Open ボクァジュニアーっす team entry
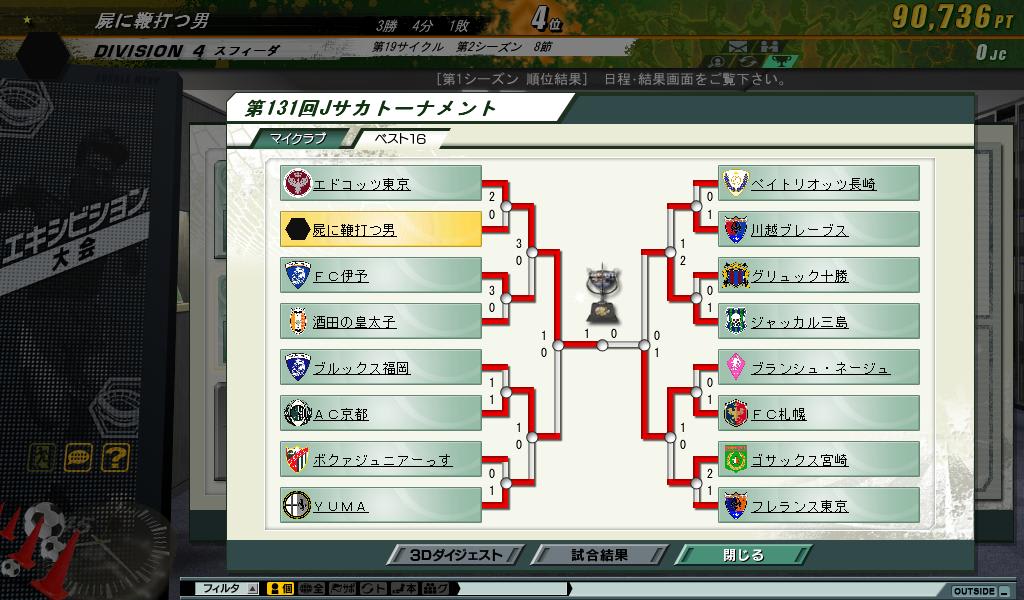Viewport: 1024px width, 600px height. pos(381,460)
